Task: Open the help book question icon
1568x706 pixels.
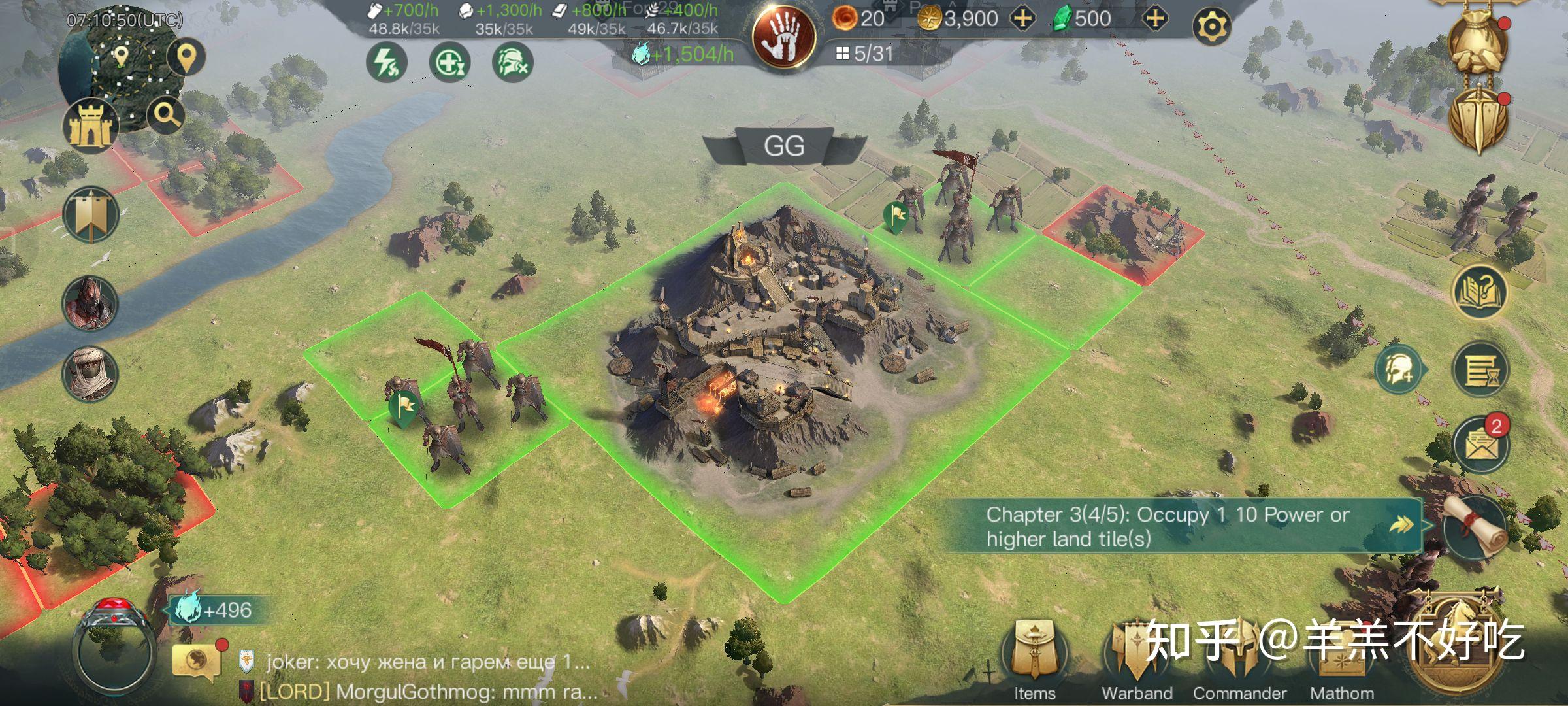Action: click(1479, 292)
